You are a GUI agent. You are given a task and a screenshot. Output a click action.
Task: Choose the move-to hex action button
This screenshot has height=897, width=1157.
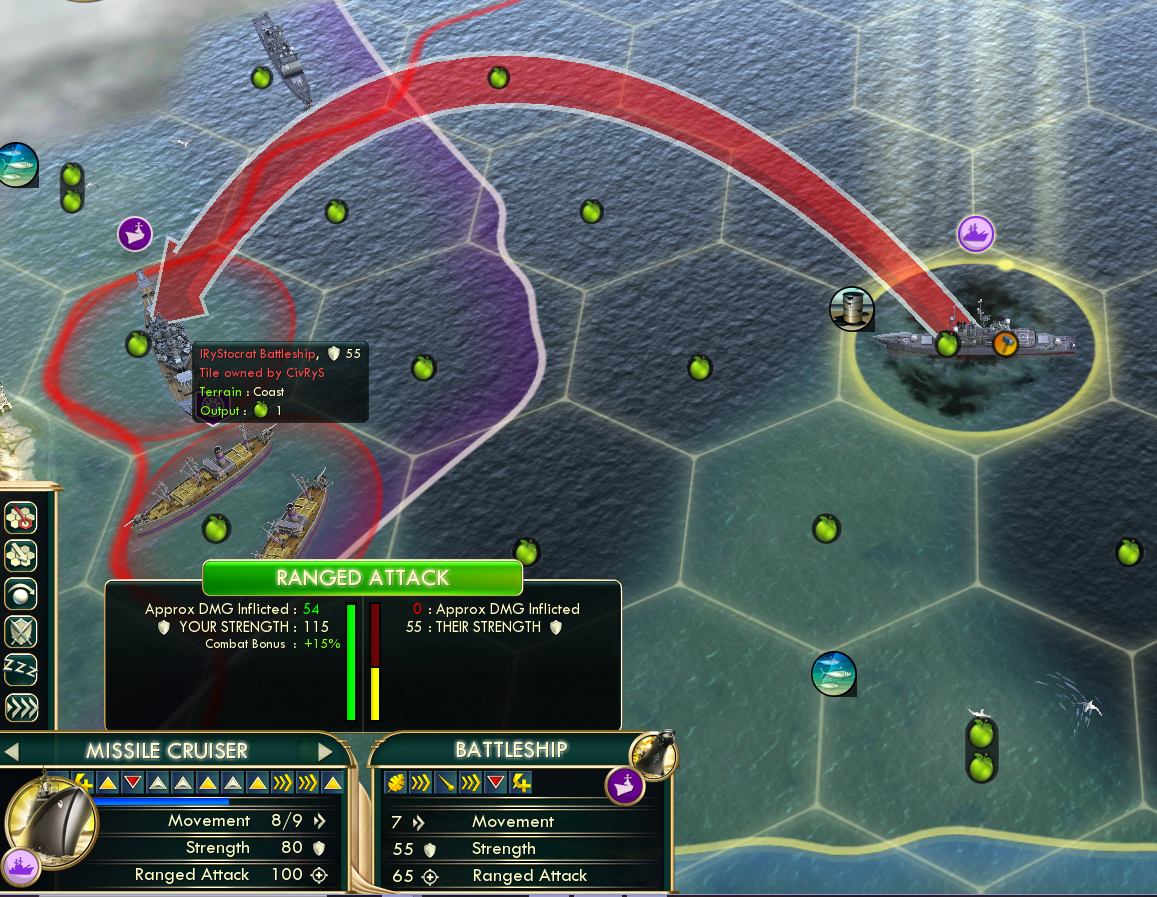(21, 554)
